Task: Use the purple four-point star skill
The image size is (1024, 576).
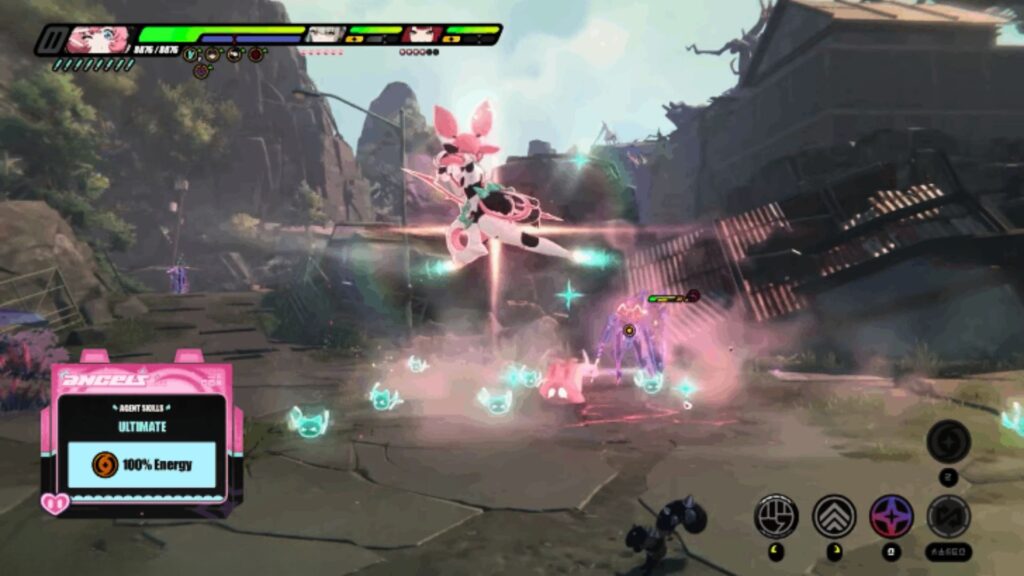Action: coord(890,516)
